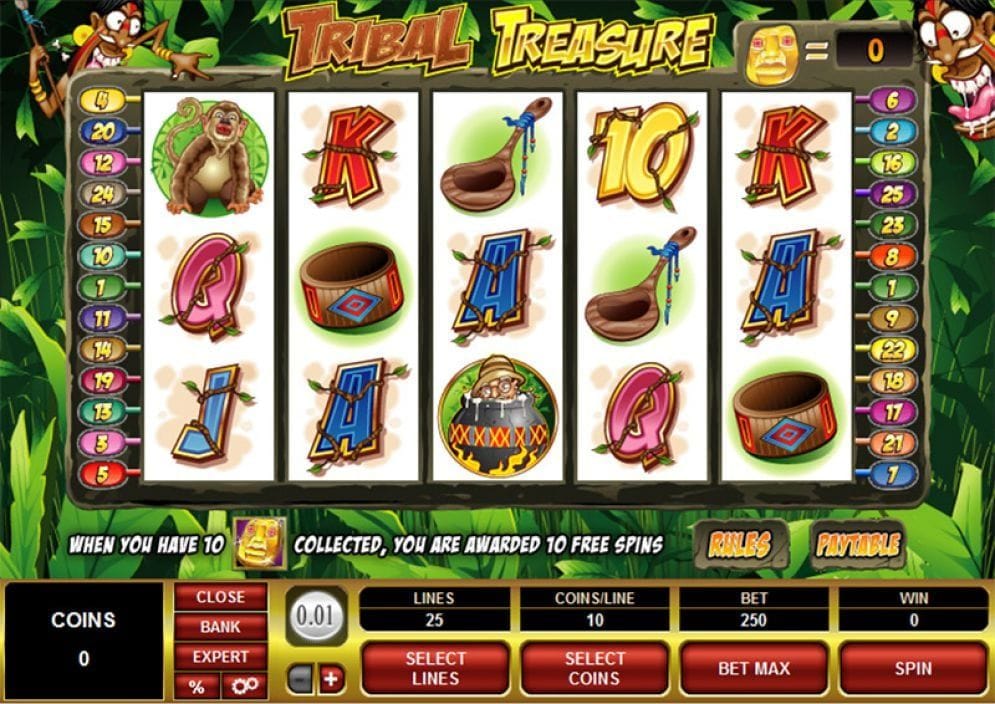This screenshot has height=704, width=995.
Task: Click the 0.01 coin value chip
Action: (x=316, y=614)
